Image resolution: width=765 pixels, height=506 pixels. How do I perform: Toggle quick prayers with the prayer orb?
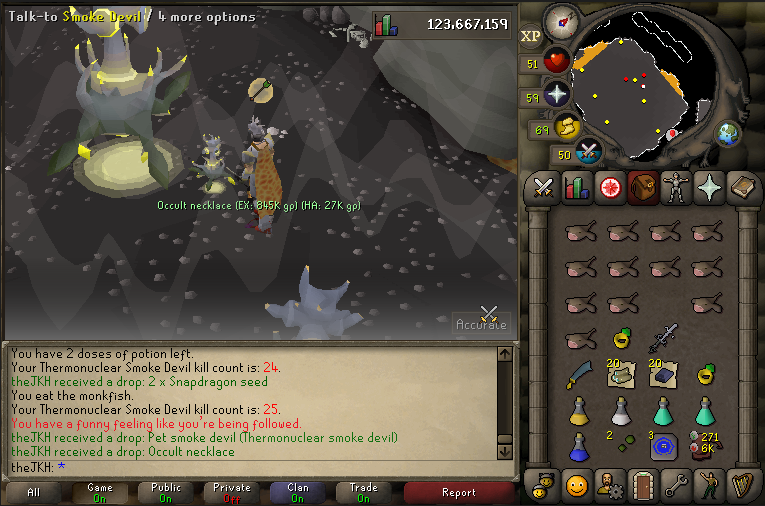point(556,96)
